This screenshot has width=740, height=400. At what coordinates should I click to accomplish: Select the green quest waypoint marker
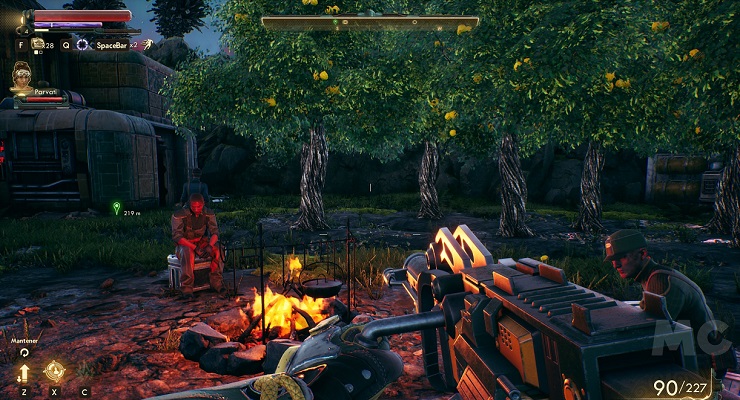click(x=116, y=209)
